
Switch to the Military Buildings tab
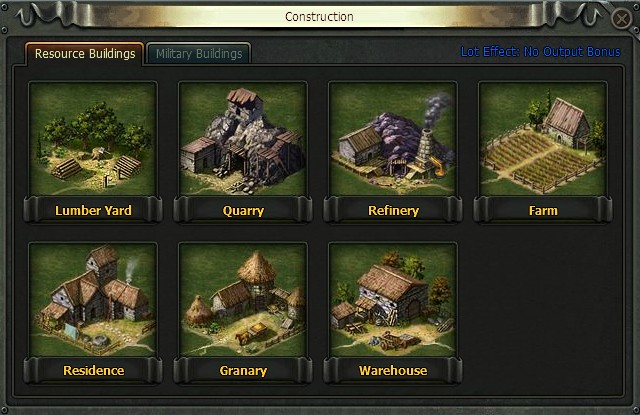[198, 54]
